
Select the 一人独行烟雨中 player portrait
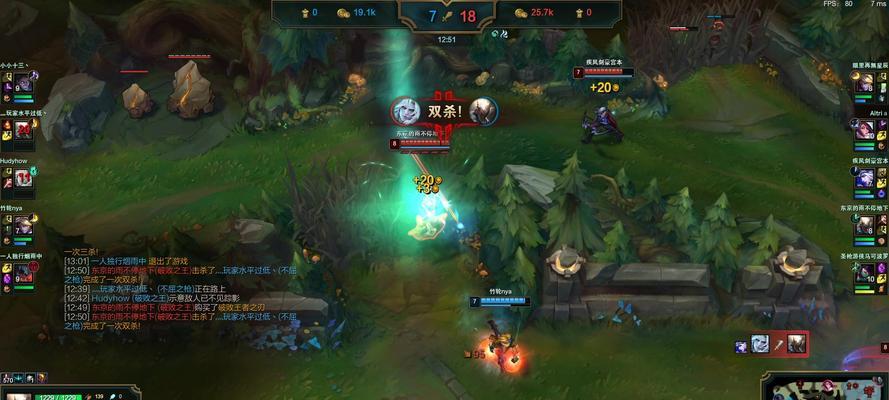tap(25, 273)
